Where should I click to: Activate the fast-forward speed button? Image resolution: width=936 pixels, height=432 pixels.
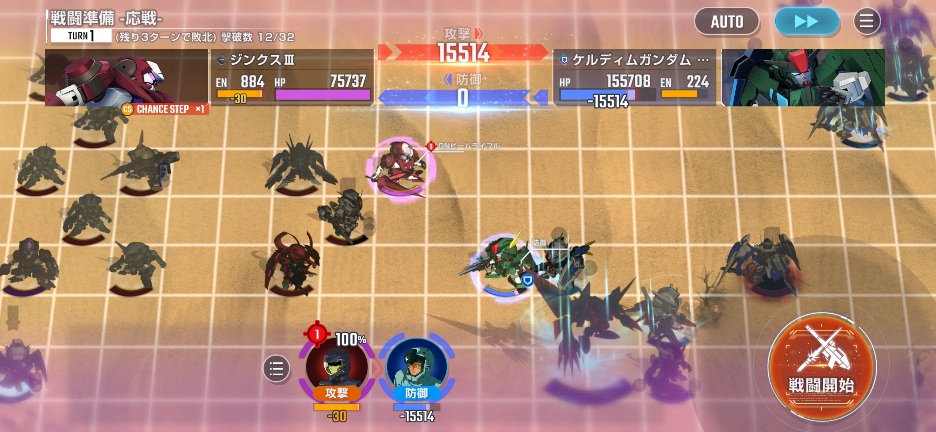806,21
